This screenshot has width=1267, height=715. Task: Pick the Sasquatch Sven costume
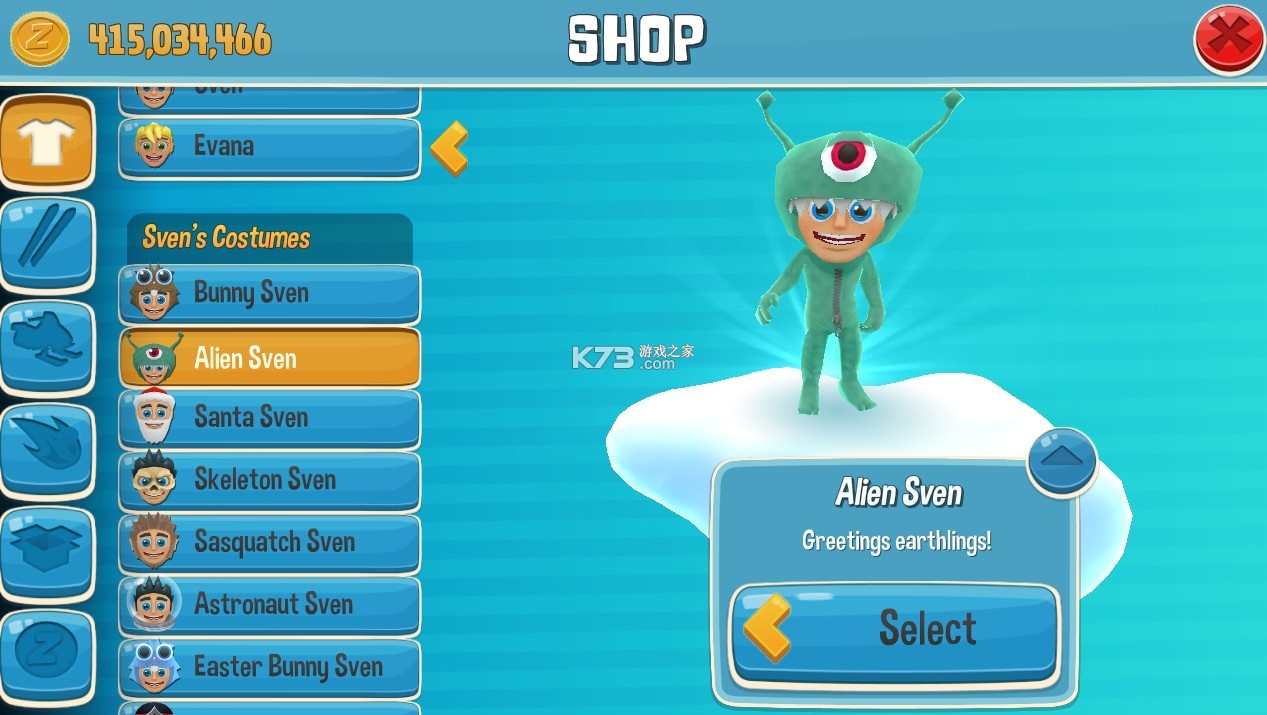point(269,542)
